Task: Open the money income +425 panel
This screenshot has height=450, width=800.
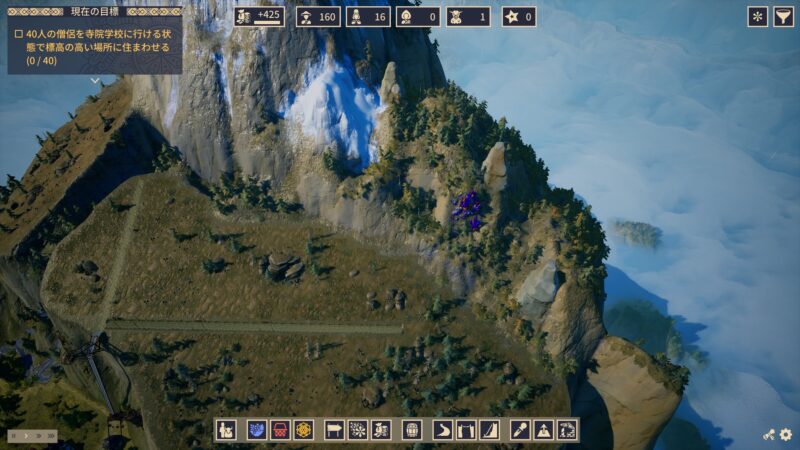Action: coord(260,16)
